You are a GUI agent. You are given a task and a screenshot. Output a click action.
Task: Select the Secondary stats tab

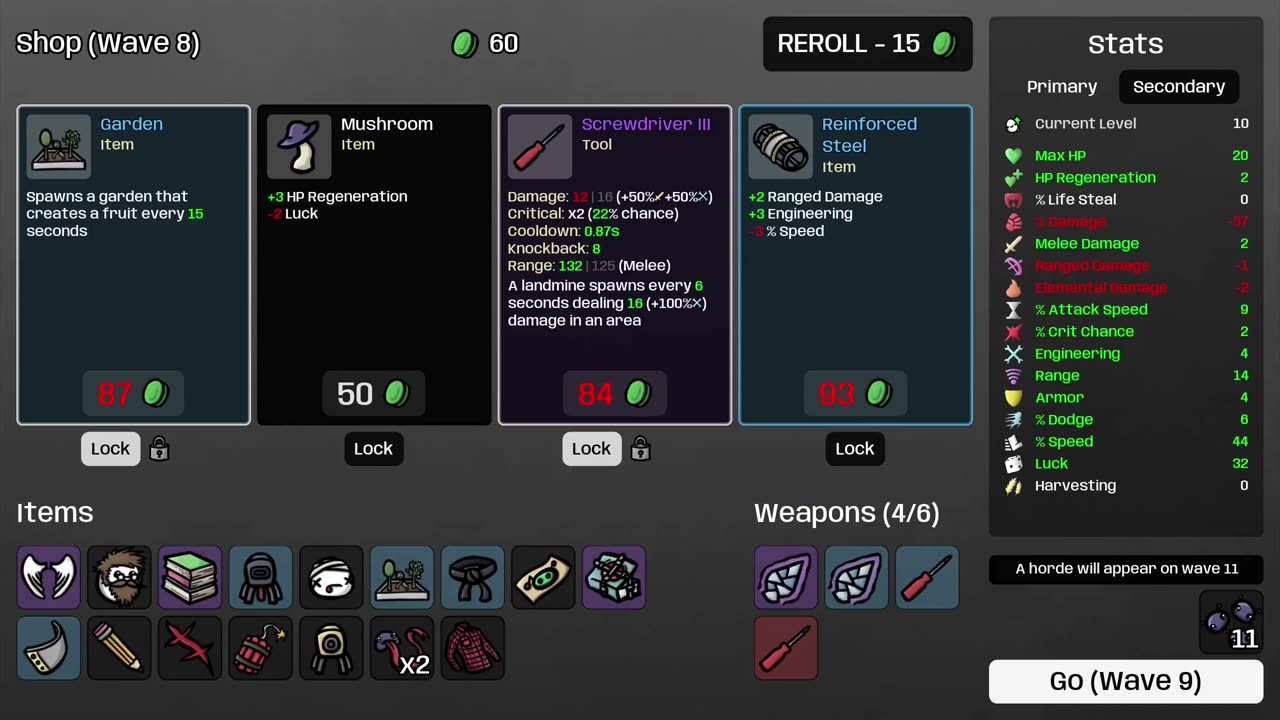pyautogui.click(x=1178, y=87)
